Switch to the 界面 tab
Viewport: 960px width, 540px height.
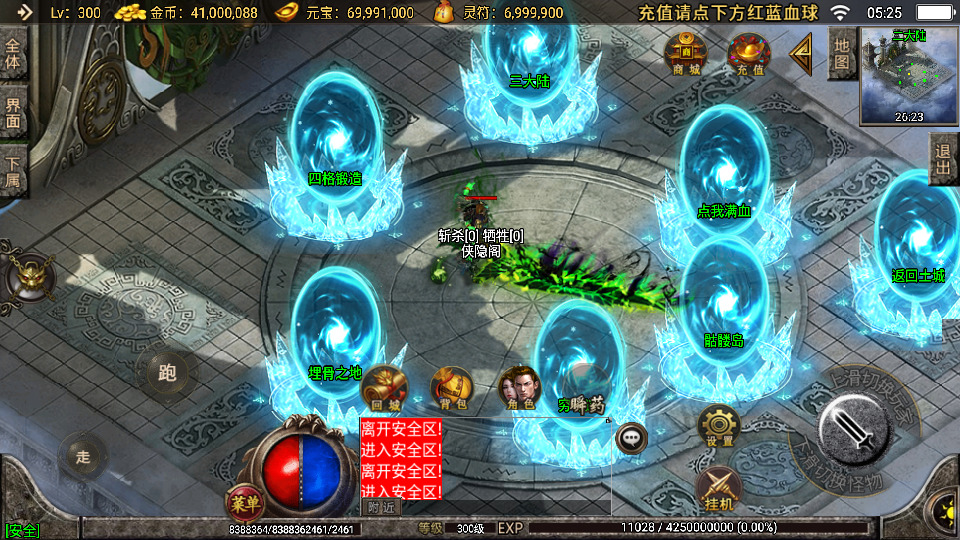[13, 112]
